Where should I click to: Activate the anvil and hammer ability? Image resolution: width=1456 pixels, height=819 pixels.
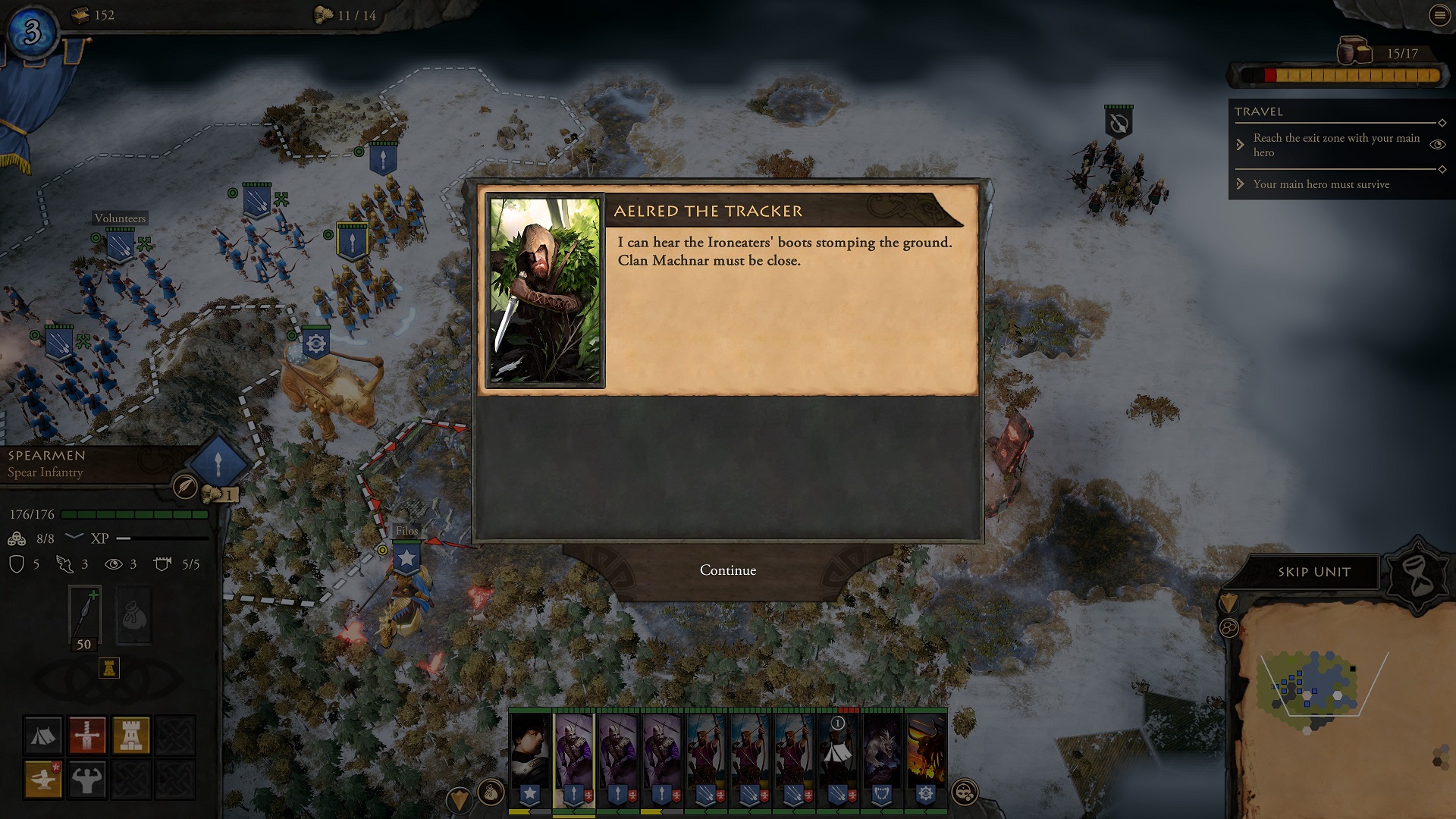pyautogui.click(x=42, y=780)
